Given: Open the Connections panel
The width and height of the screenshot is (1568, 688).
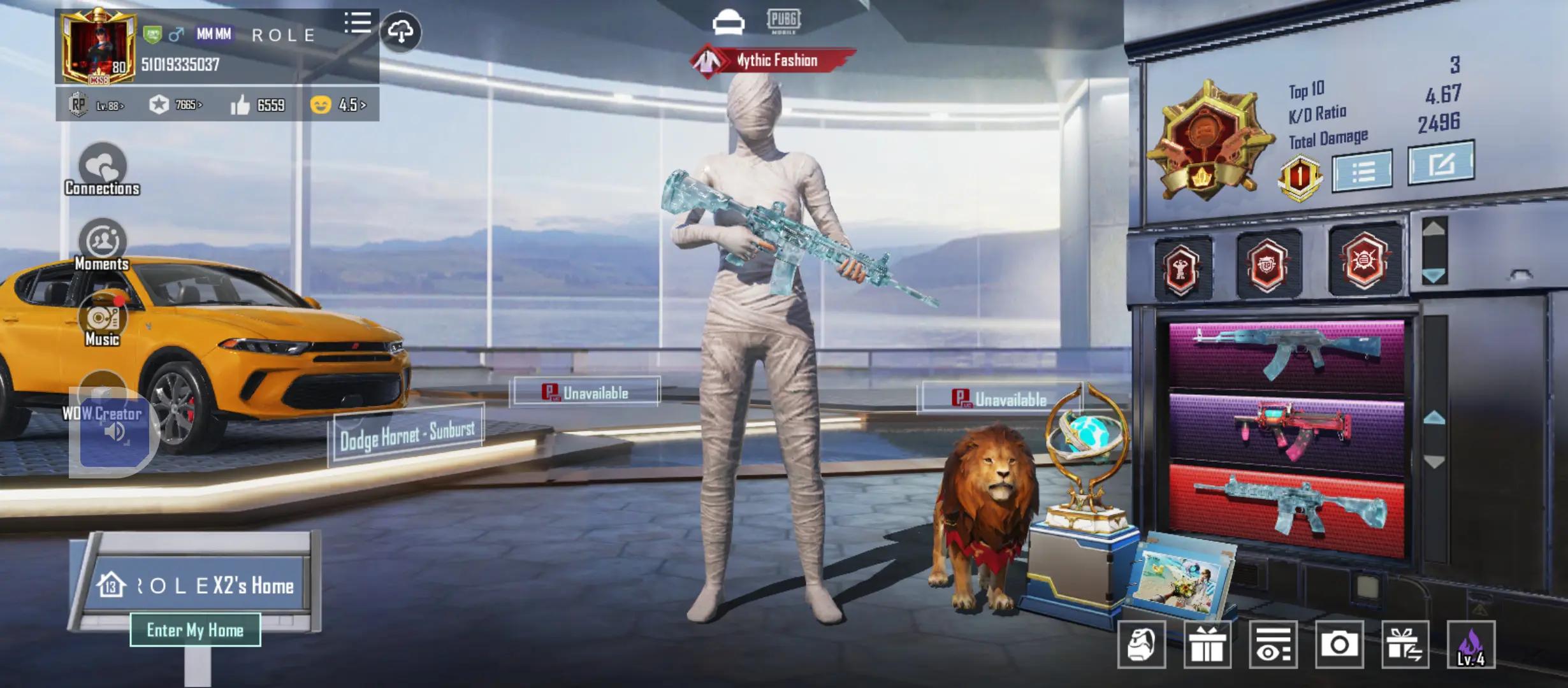Looking at the screenshot, I should [x=102, y=169].
